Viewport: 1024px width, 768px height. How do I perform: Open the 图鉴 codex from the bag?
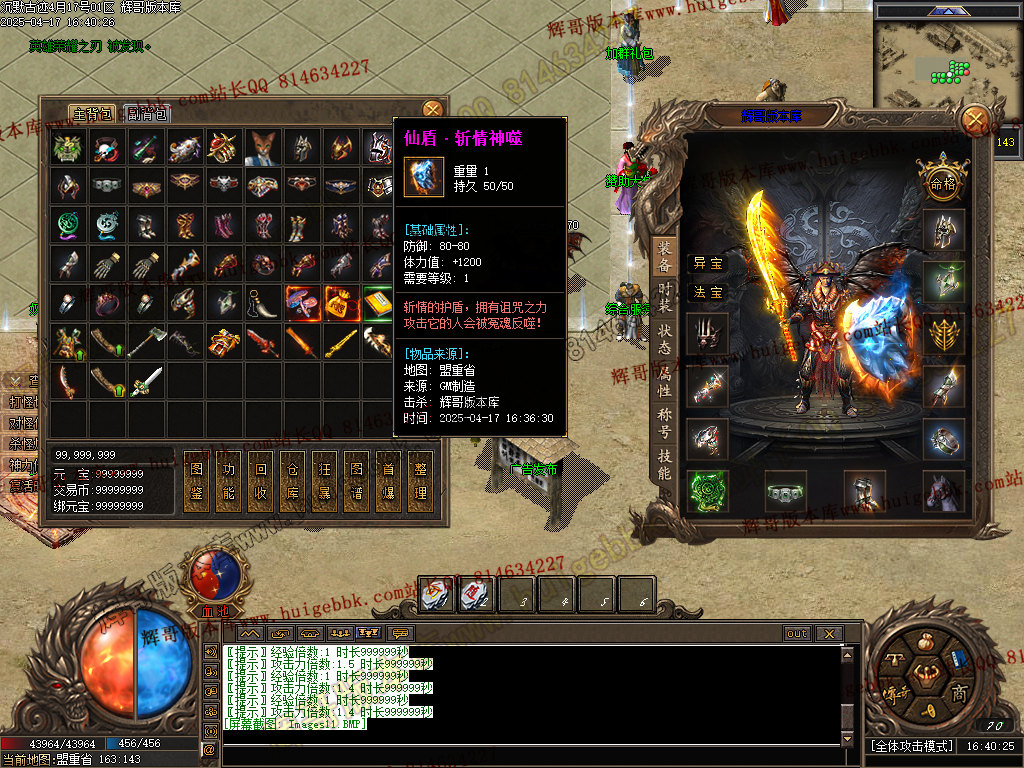196,482
